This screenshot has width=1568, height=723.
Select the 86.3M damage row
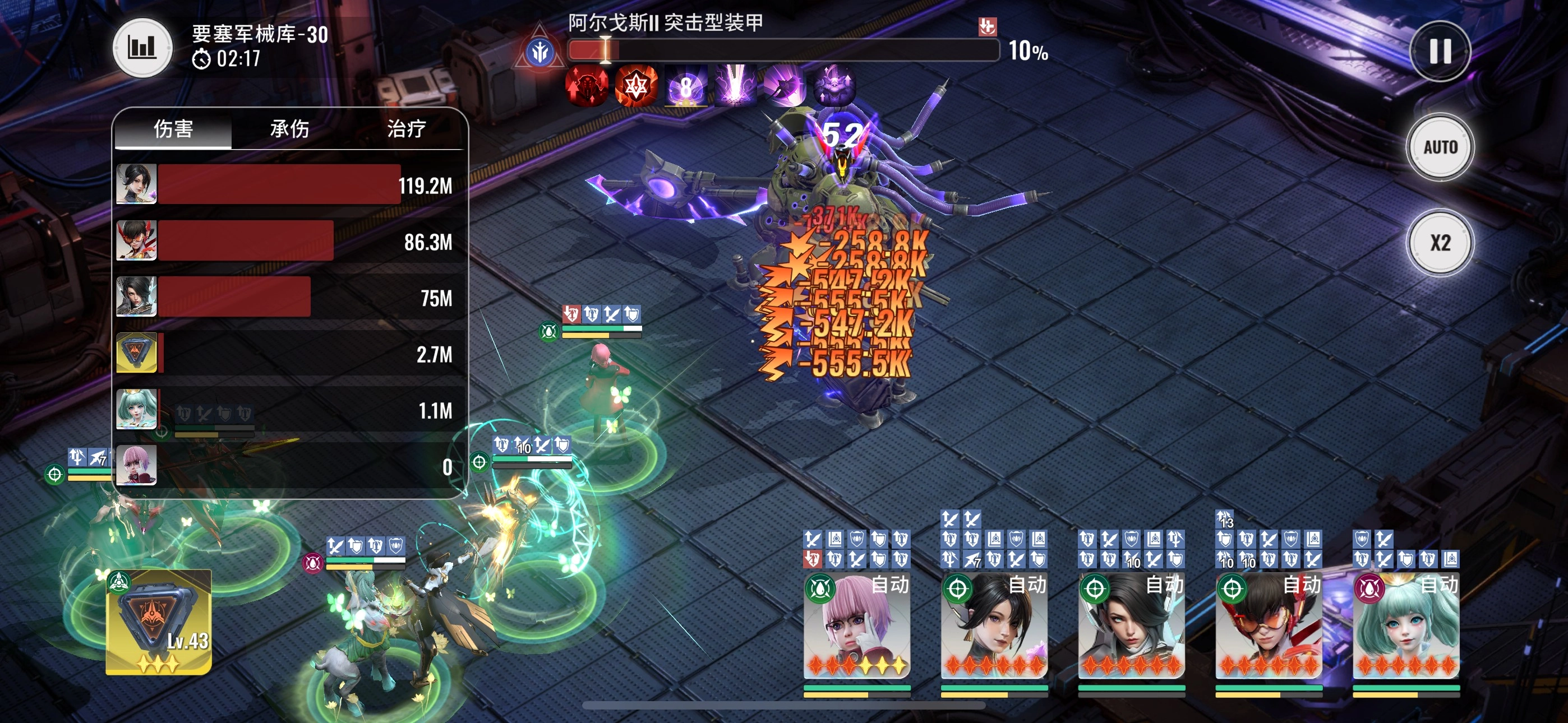click(285, 241)
